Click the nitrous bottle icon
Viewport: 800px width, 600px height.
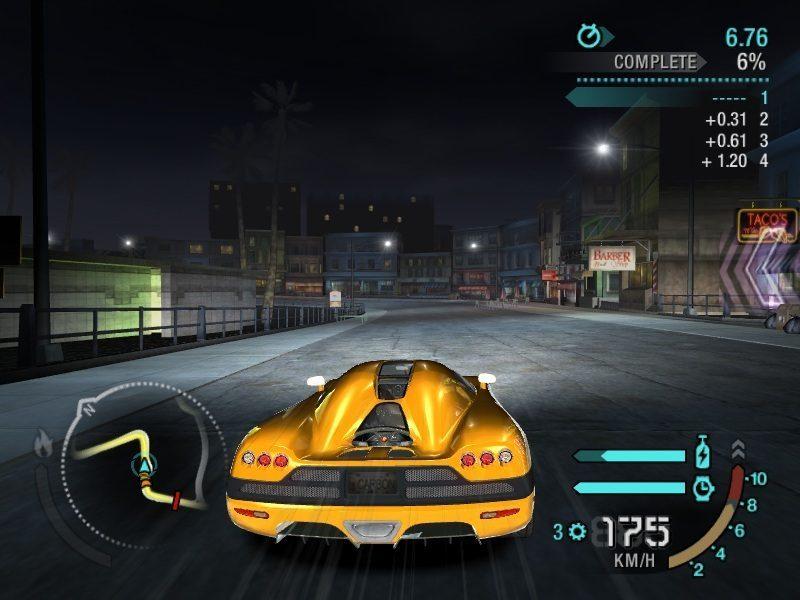[703, 453]
